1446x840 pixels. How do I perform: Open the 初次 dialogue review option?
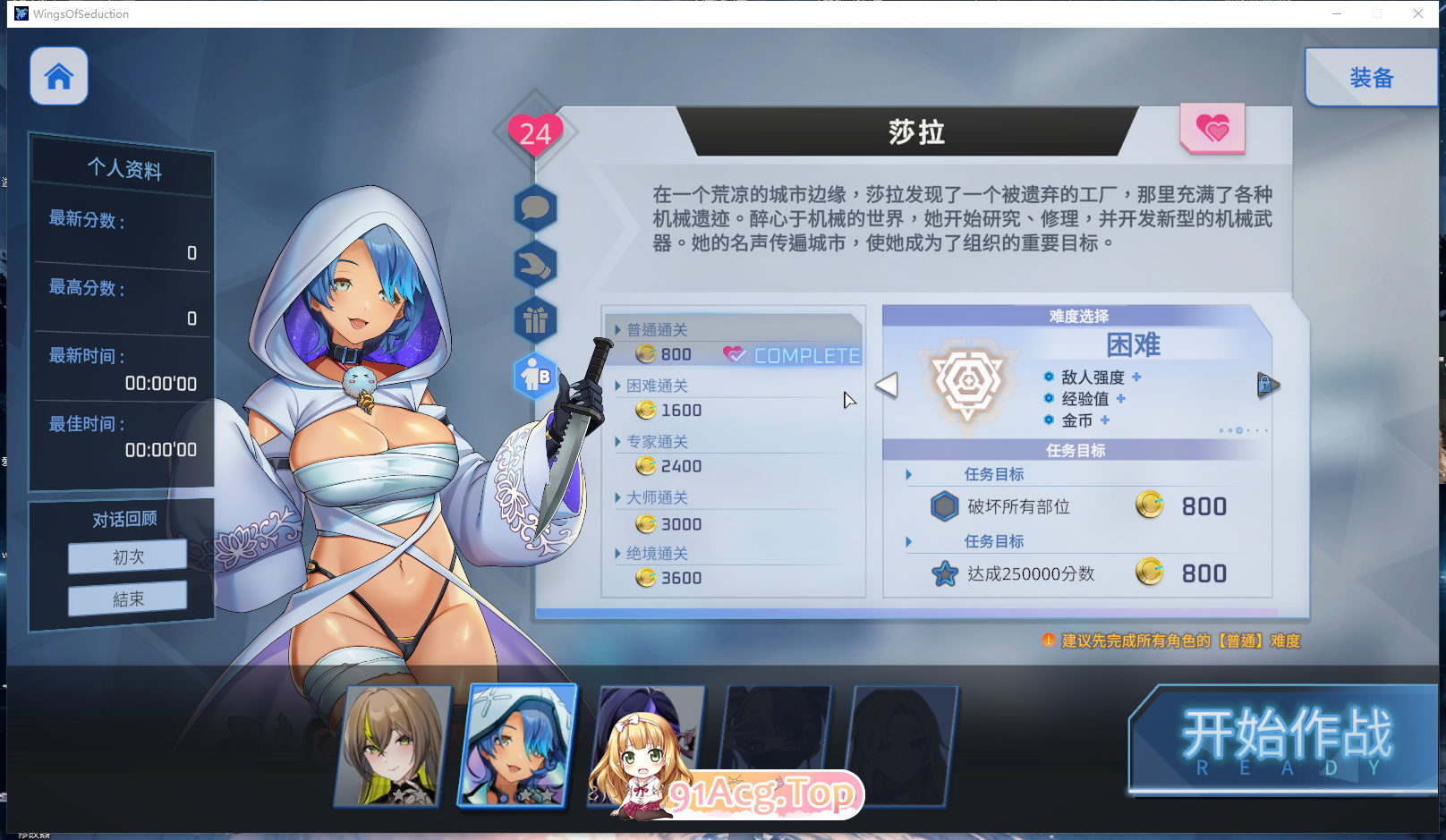click(126, 556)
